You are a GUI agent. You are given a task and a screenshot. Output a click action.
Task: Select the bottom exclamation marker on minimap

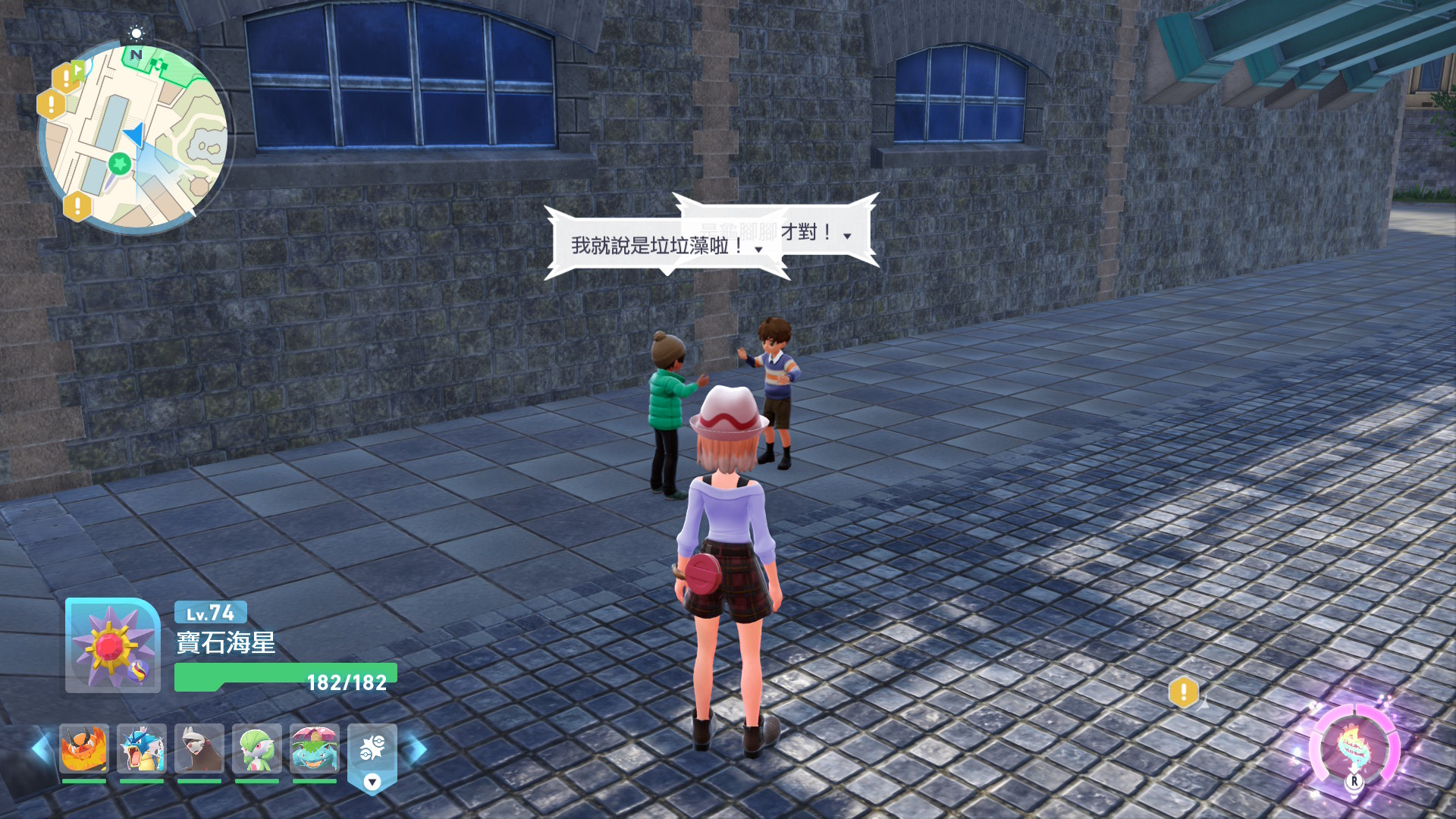(77, 205)
